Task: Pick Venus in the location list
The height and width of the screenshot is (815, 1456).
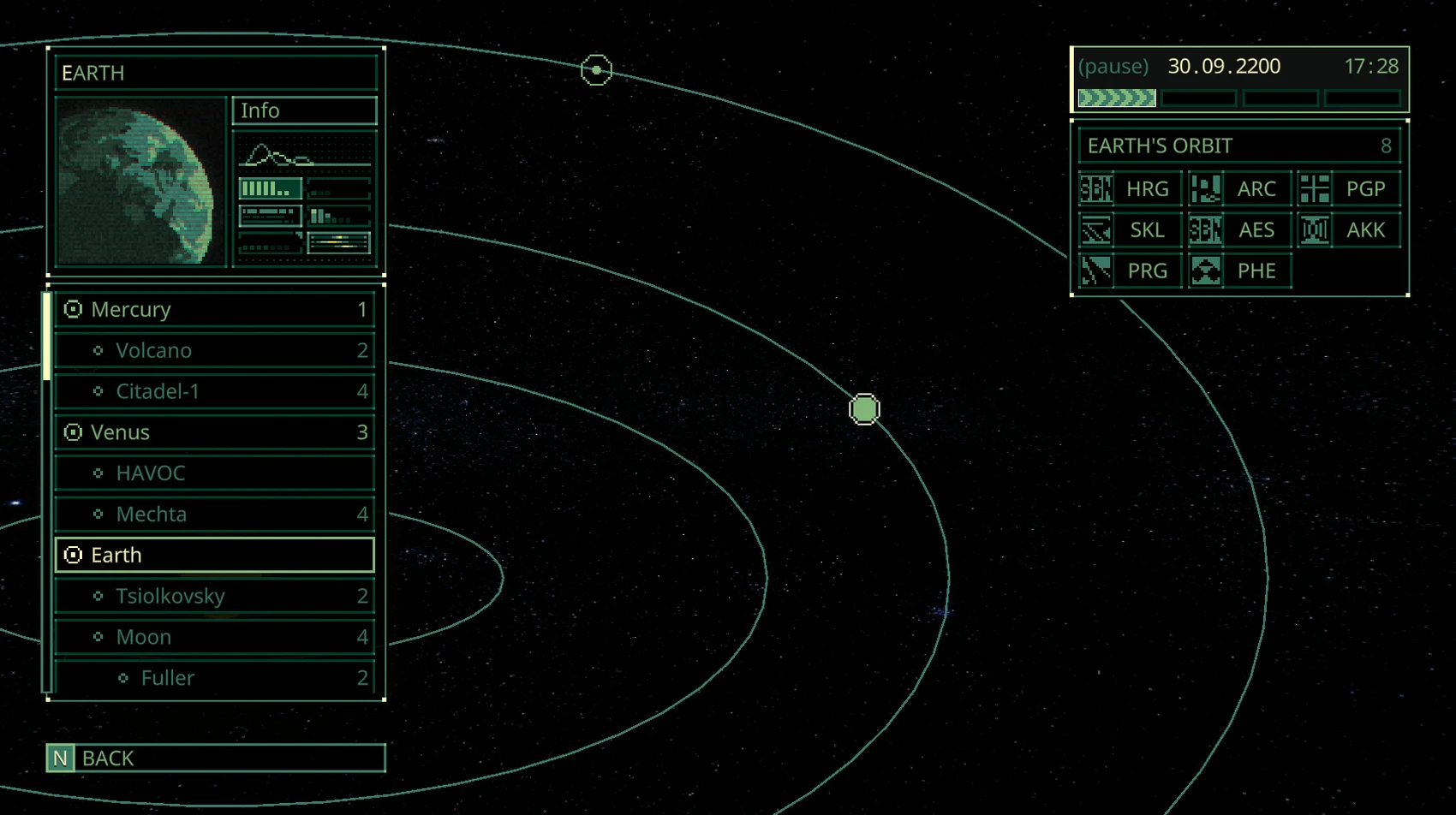Action: coord(214,432)
